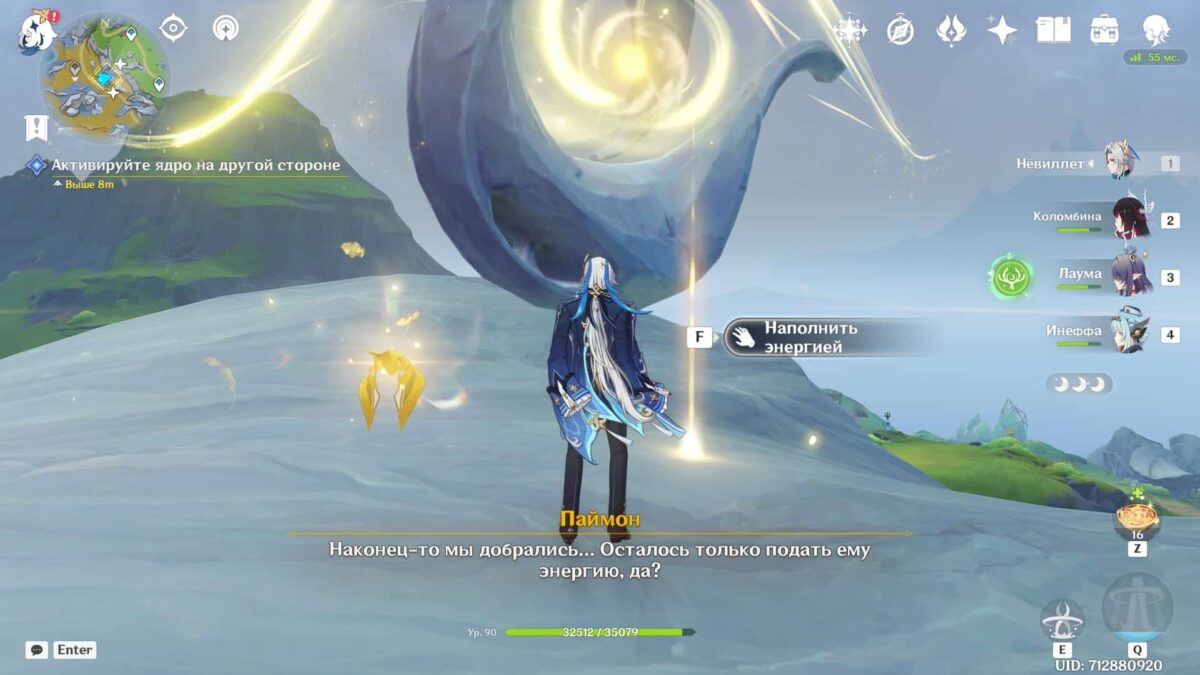Click the eye-shaped view icon near minimap
The width and height of the screenshot is (1200, 675).
pyautogui.click(x=173, y=28)
